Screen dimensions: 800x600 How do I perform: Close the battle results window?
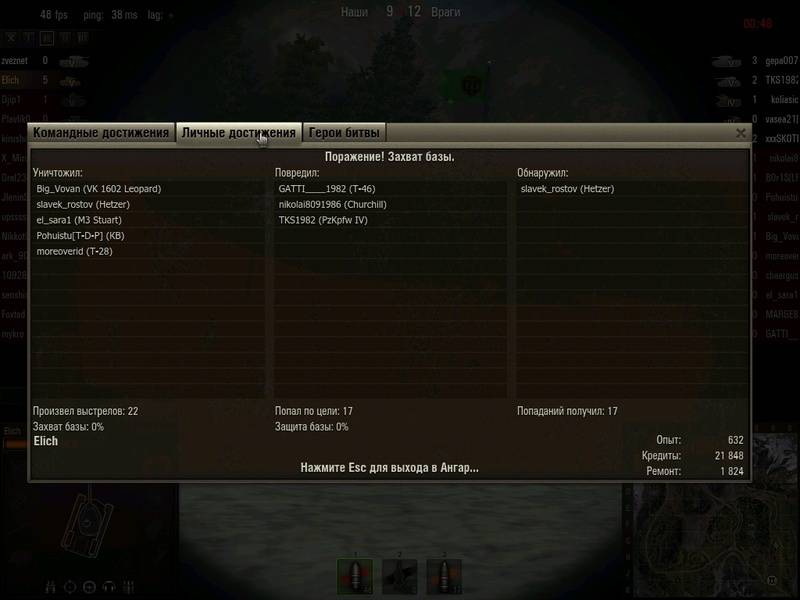coord(741,133)
